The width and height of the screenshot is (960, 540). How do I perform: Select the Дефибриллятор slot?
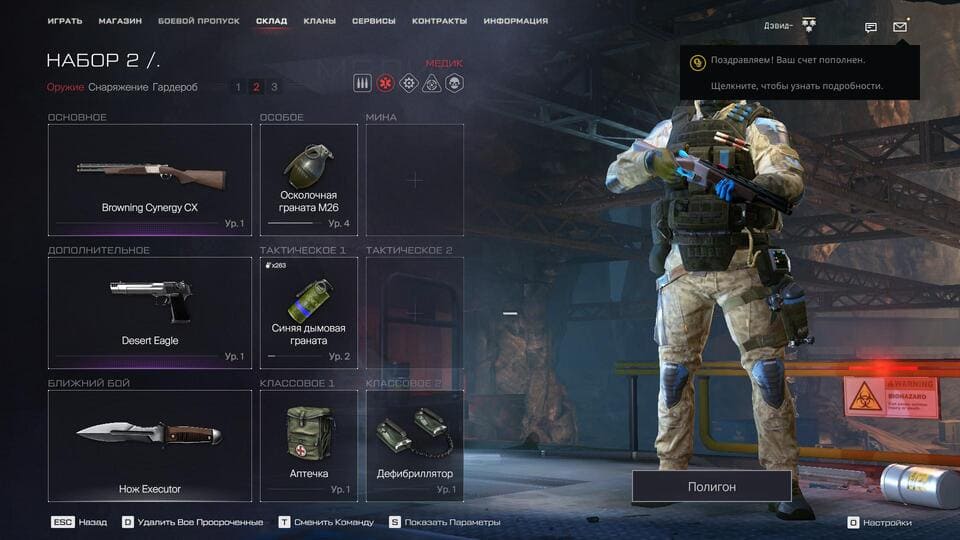415,445
